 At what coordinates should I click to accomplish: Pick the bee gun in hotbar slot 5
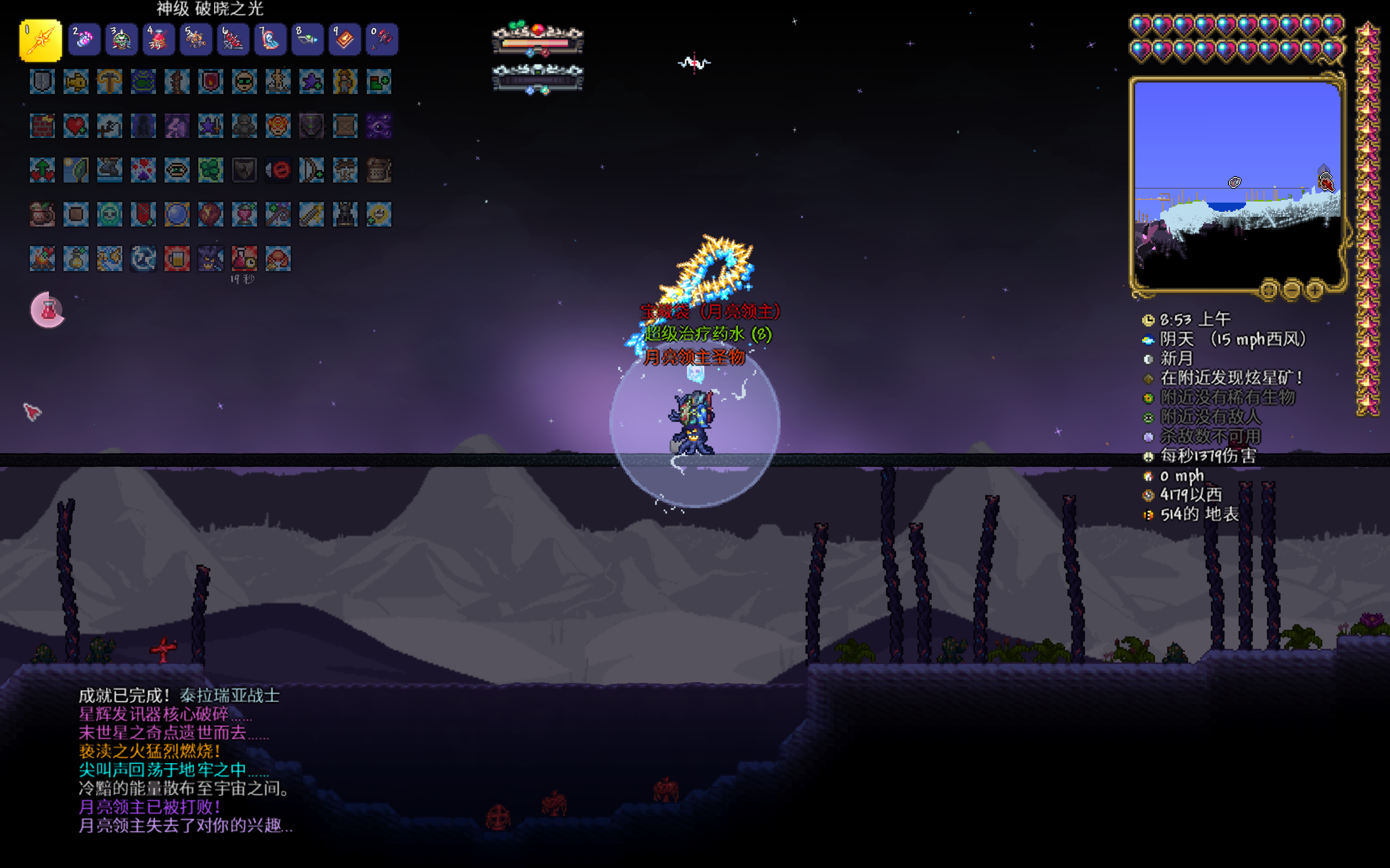195,40
